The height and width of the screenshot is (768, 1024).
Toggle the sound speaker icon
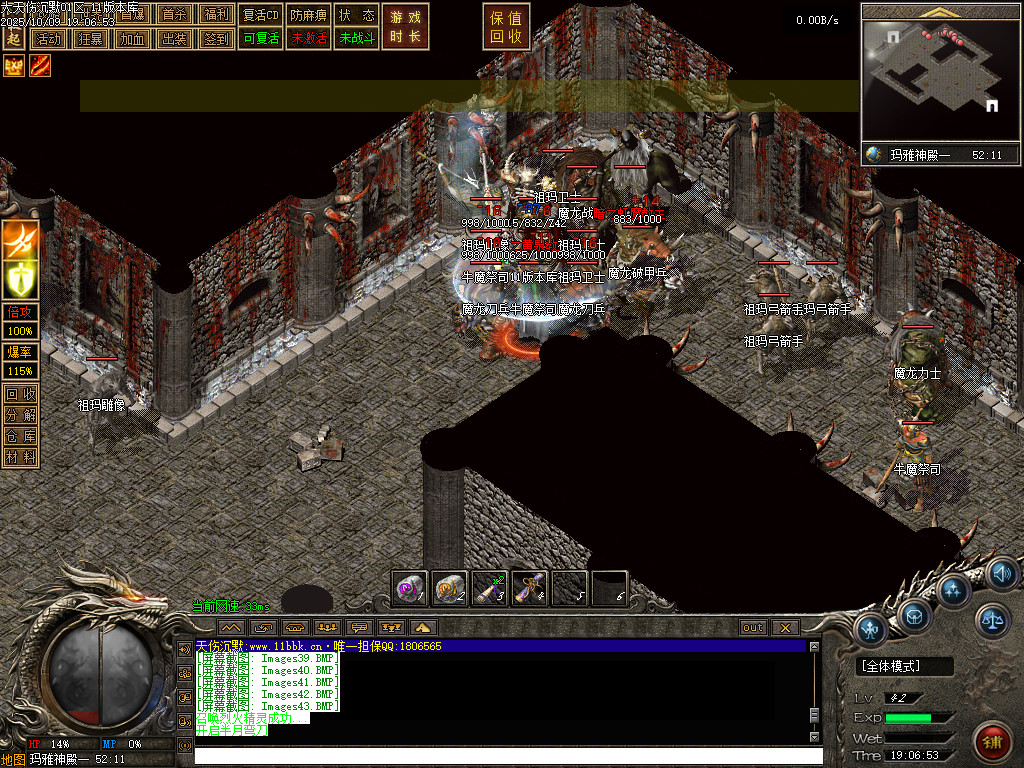[1001, 574]
